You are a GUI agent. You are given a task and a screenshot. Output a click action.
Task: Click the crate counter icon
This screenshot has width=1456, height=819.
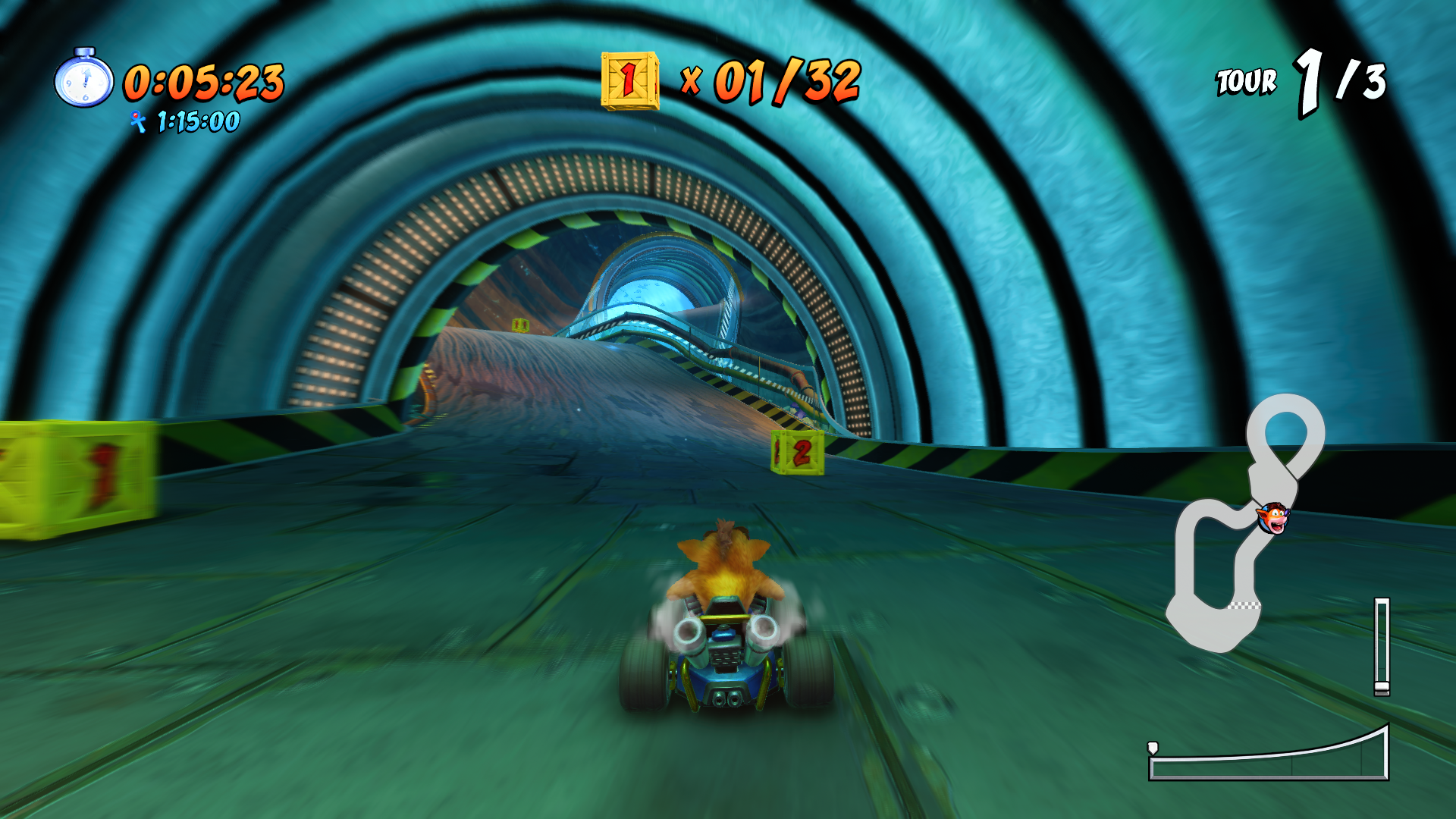(629, 80)
